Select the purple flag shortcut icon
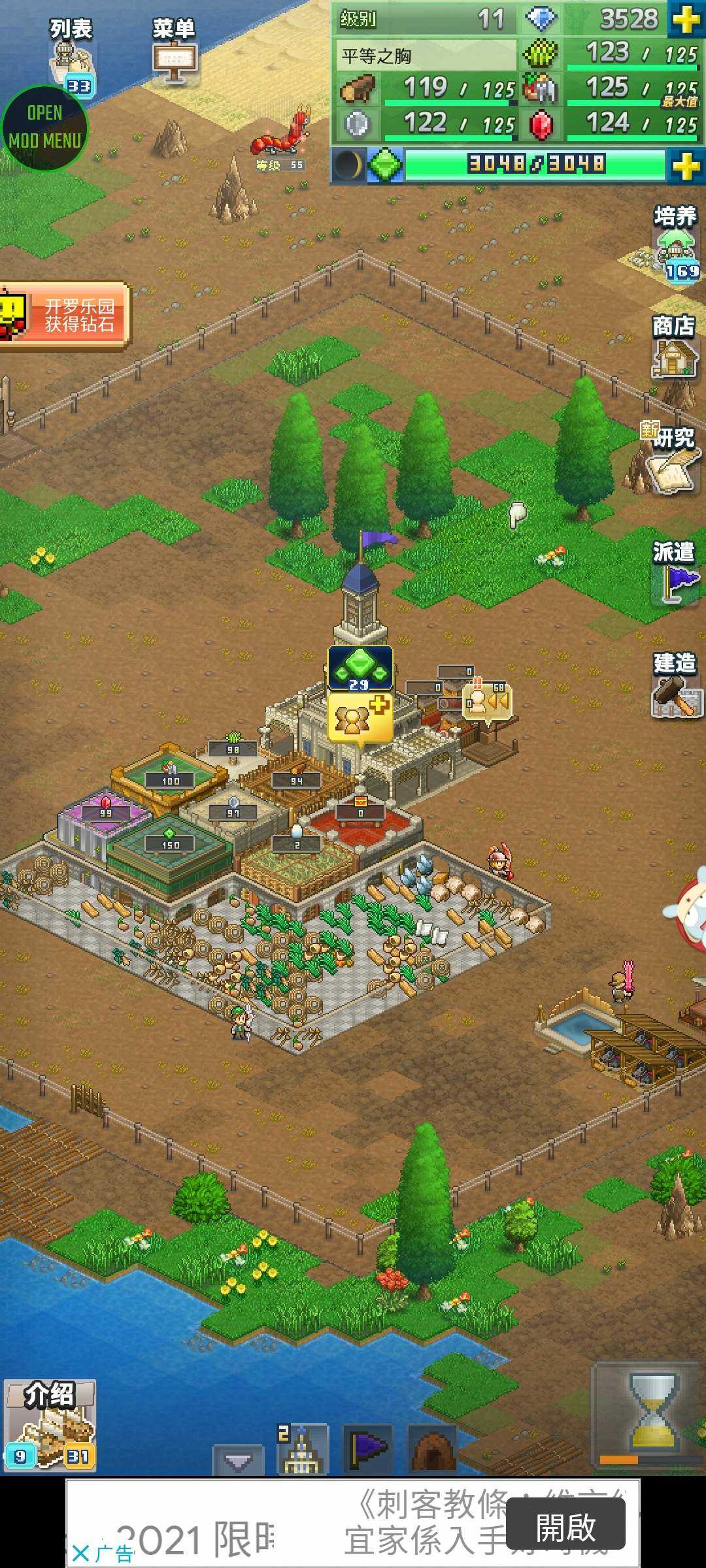 tap(367, 1449)
